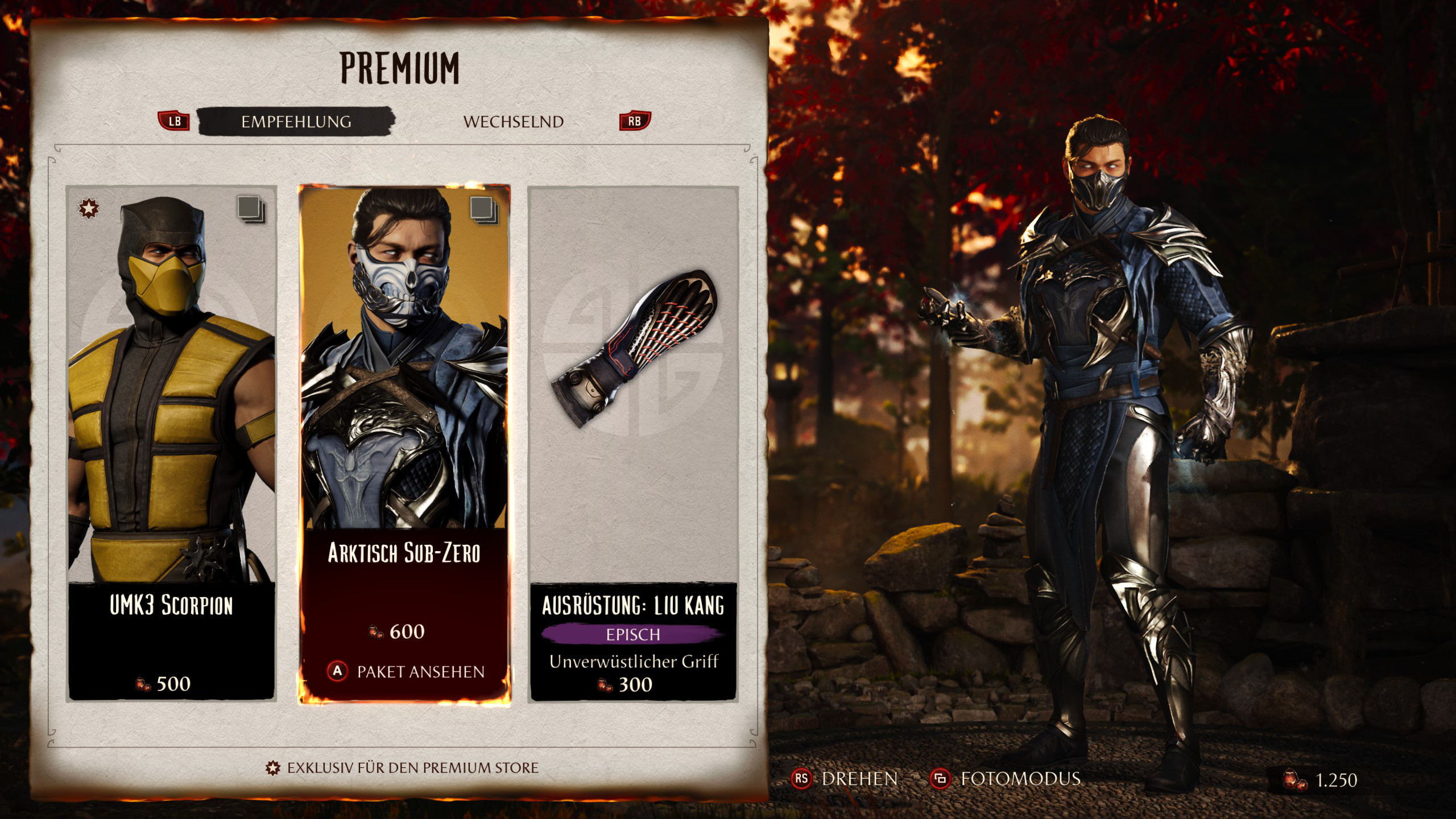Viewport: 1456px width, 819px height.
Task: Select the Liu Kang Unverwüstlicher Griff gear card
Action: tap(633, 444)
